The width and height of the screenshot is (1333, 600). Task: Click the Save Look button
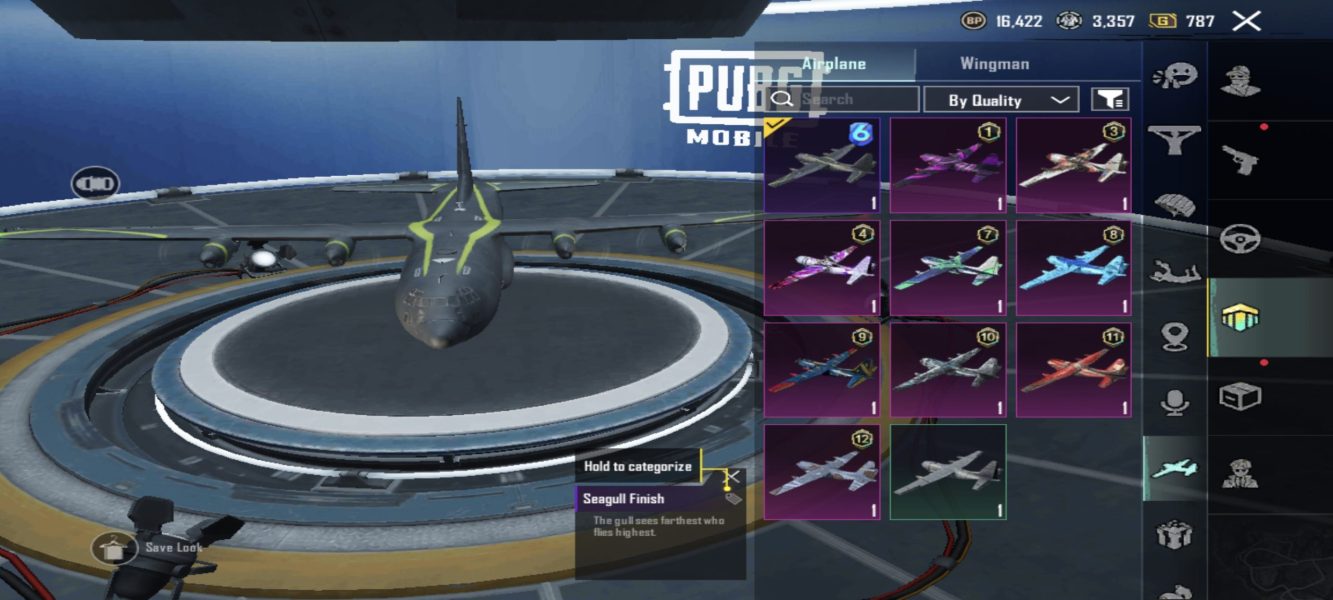coord(115,548)
